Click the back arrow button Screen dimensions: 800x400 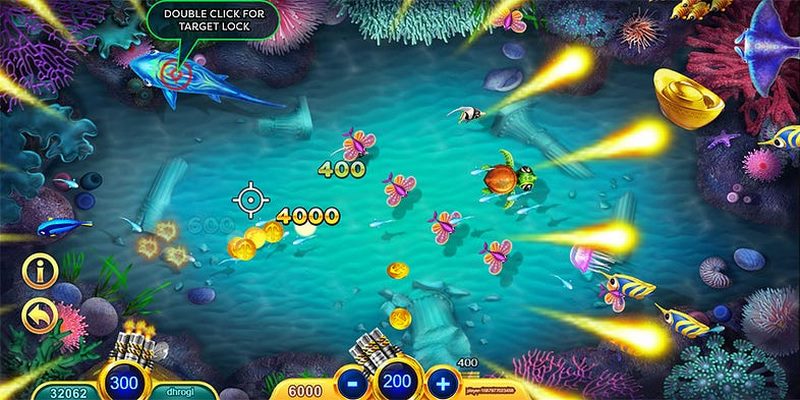point(41,316)
